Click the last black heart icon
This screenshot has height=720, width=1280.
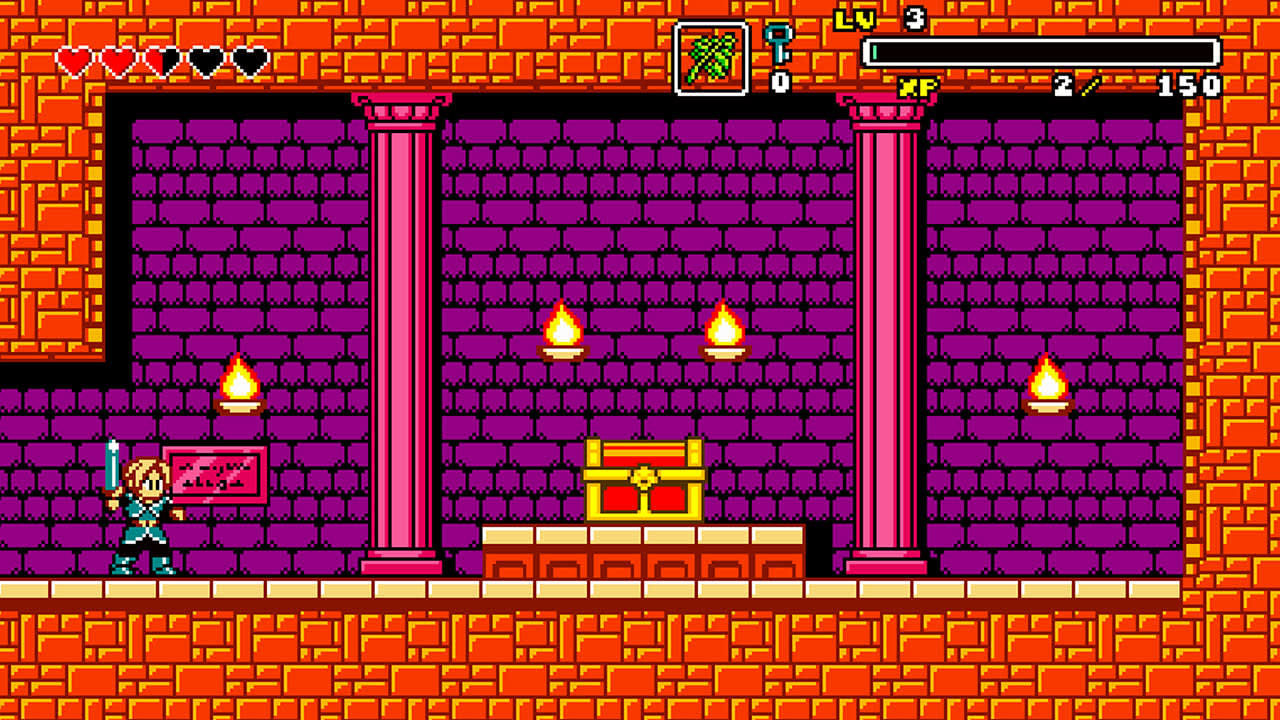pyautogui.click(x=250, y=58)
